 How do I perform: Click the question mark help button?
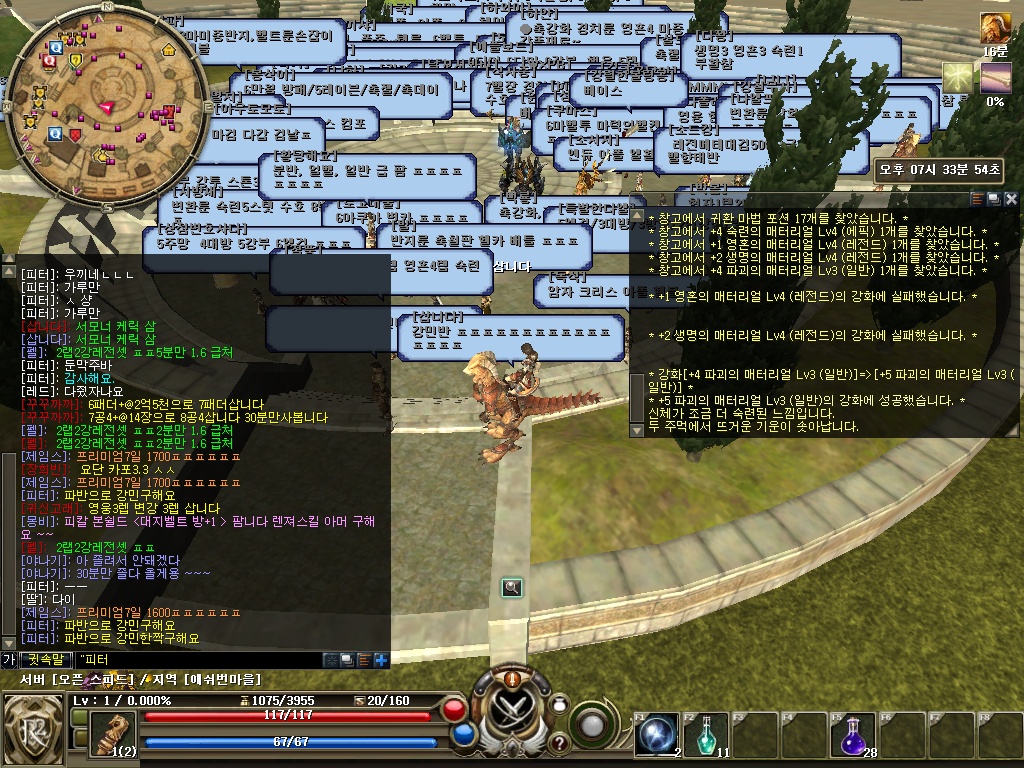tap(559, 743)
